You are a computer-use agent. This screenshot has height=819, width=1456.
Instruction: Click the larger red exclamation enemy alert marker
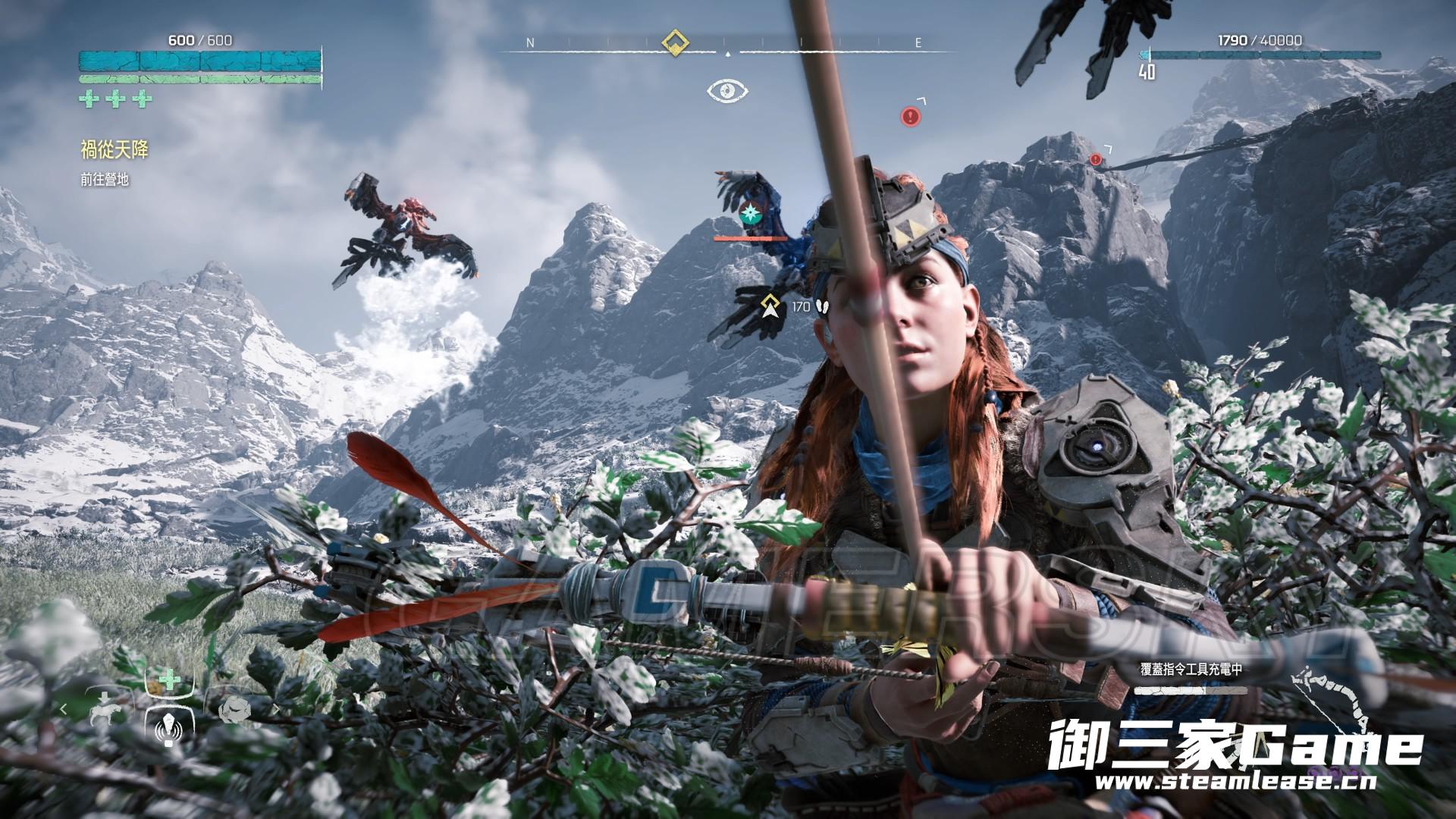pos(911,116)
